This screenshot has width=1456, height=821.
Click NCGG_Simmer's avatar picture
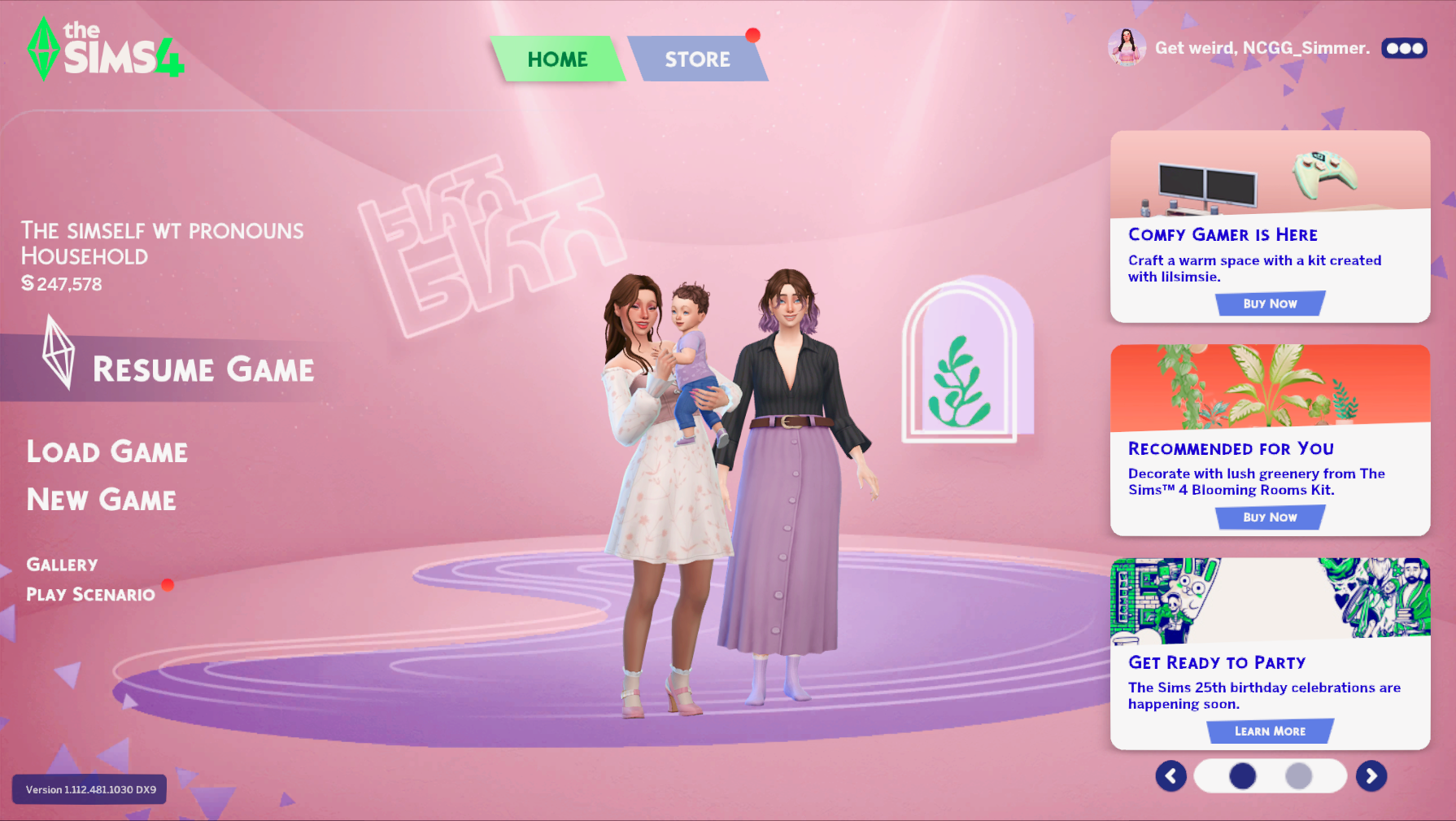click(x=1127, y=48)
